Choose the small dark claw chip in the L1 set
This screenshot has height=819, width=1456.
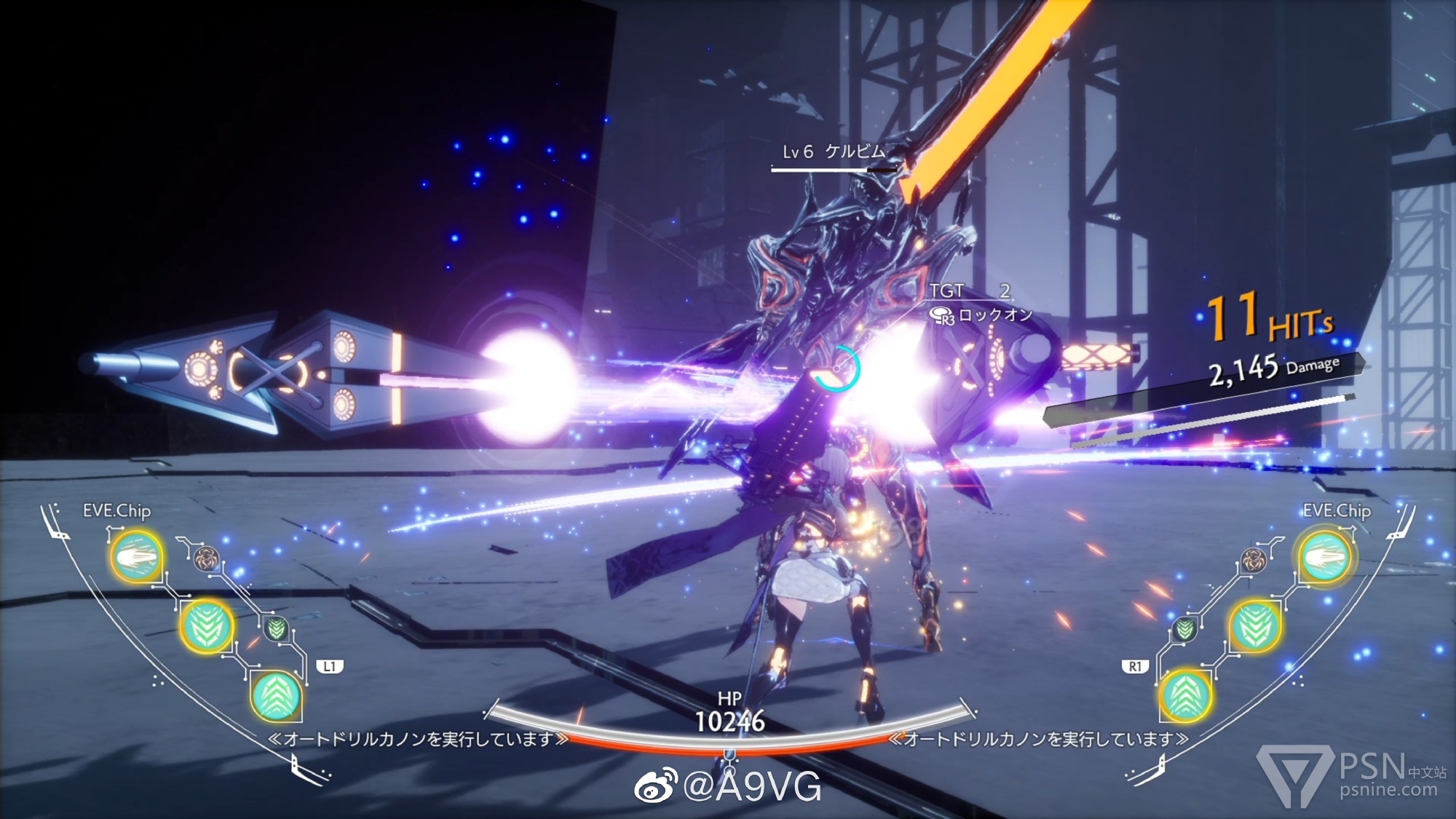click(207, 559)
